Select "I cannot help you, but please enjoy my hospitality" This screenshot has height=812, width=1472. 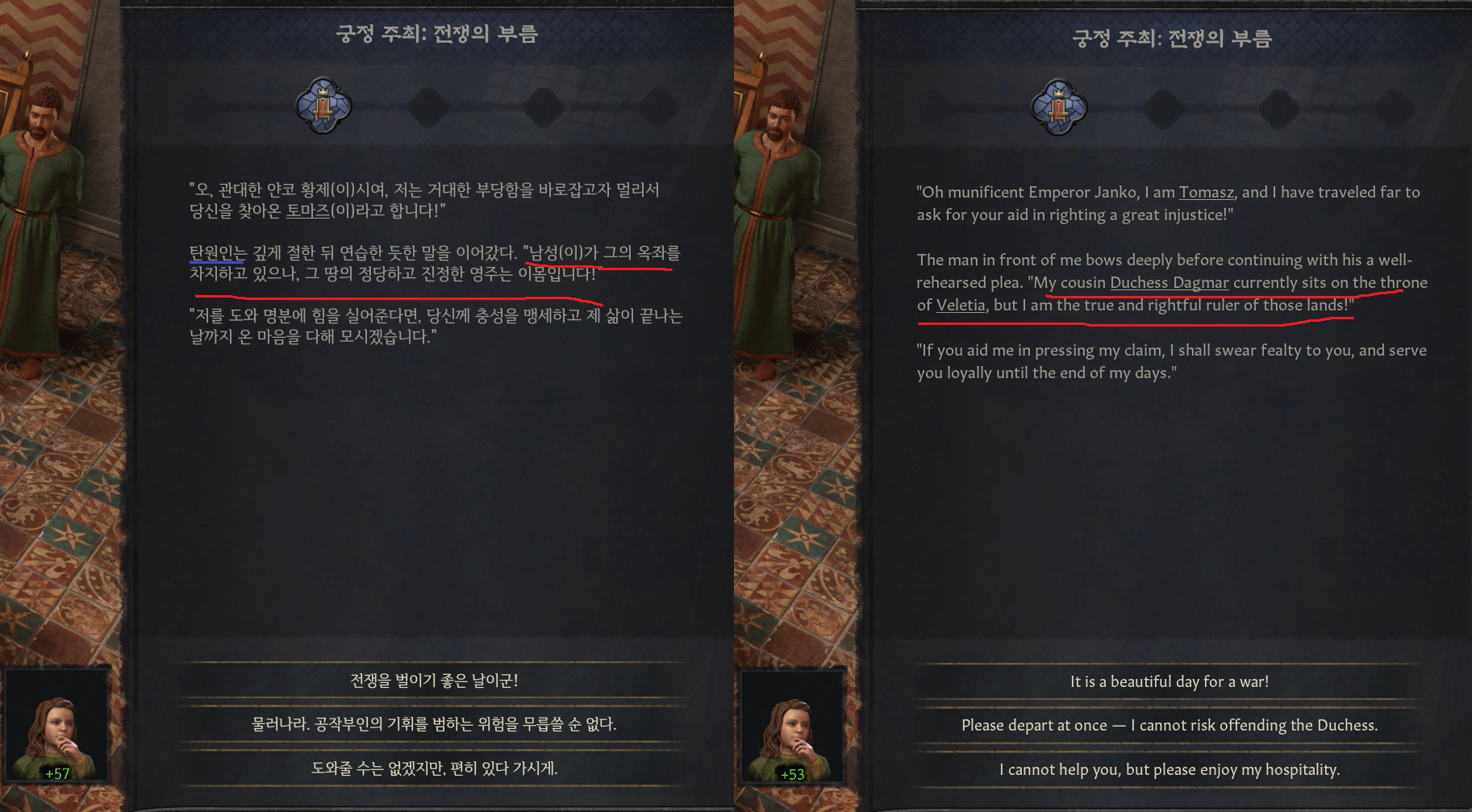[x=1169, y=769]
